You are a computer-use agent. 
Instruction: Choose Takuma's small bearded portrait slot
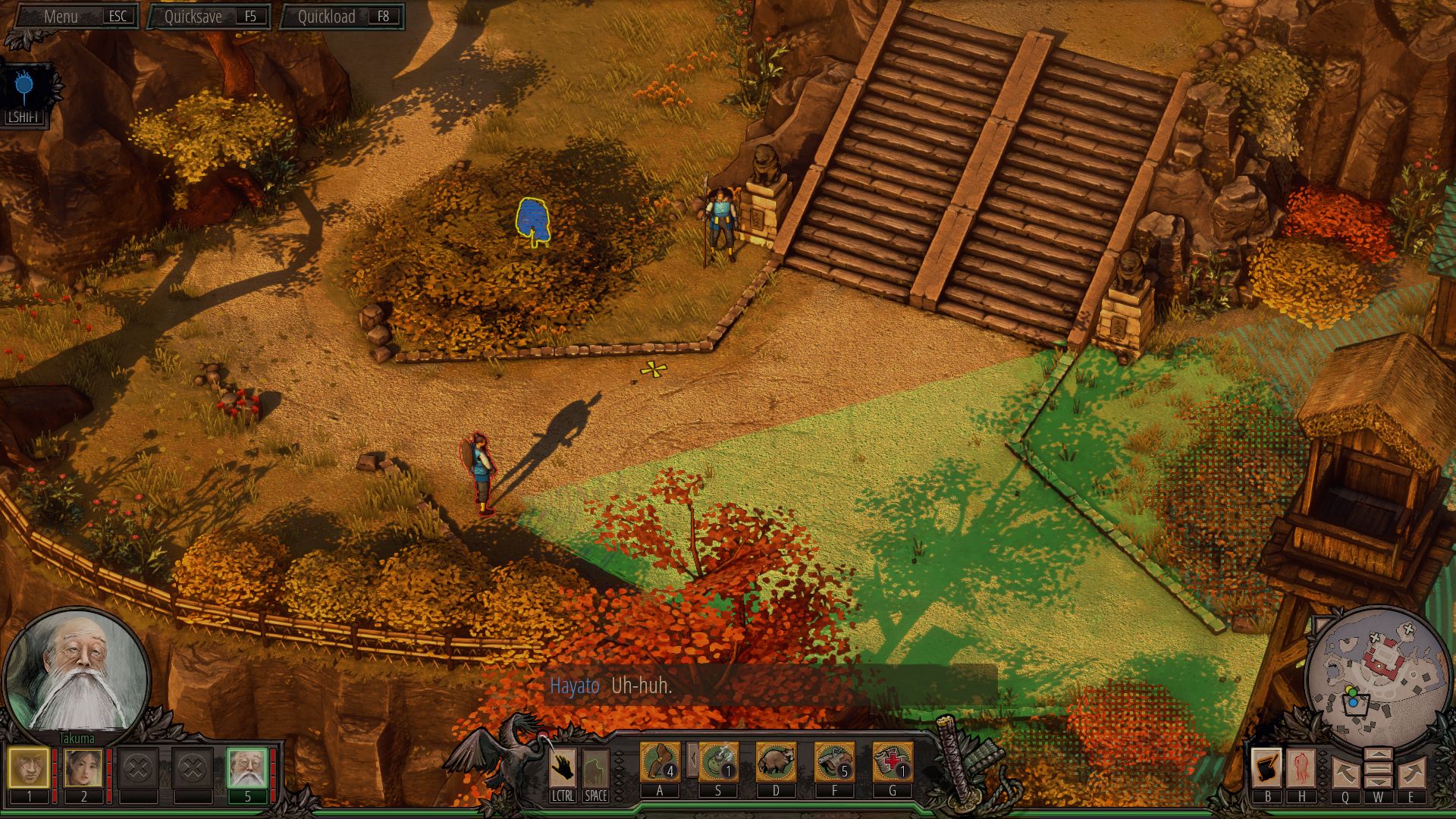[x=247, y=767]
